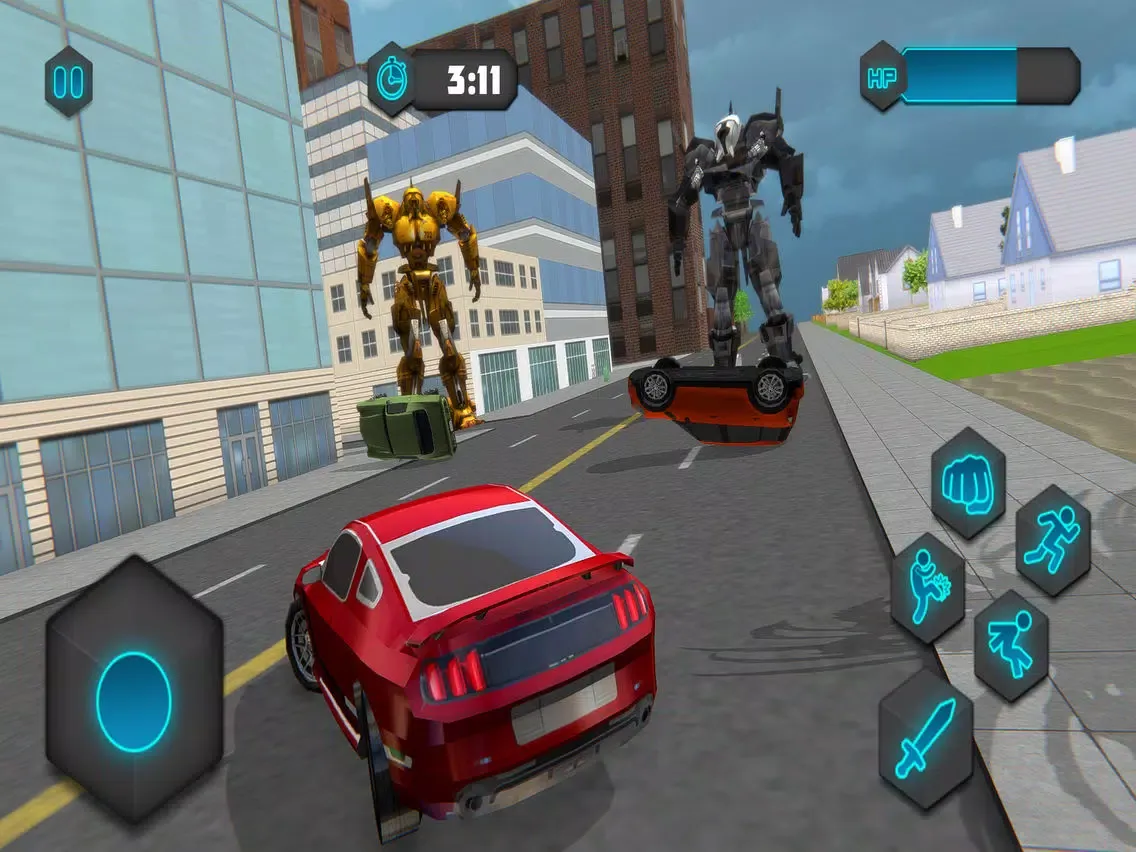Click the blue virtual joystick knob
1136x852 pixels.
point(134,701)
